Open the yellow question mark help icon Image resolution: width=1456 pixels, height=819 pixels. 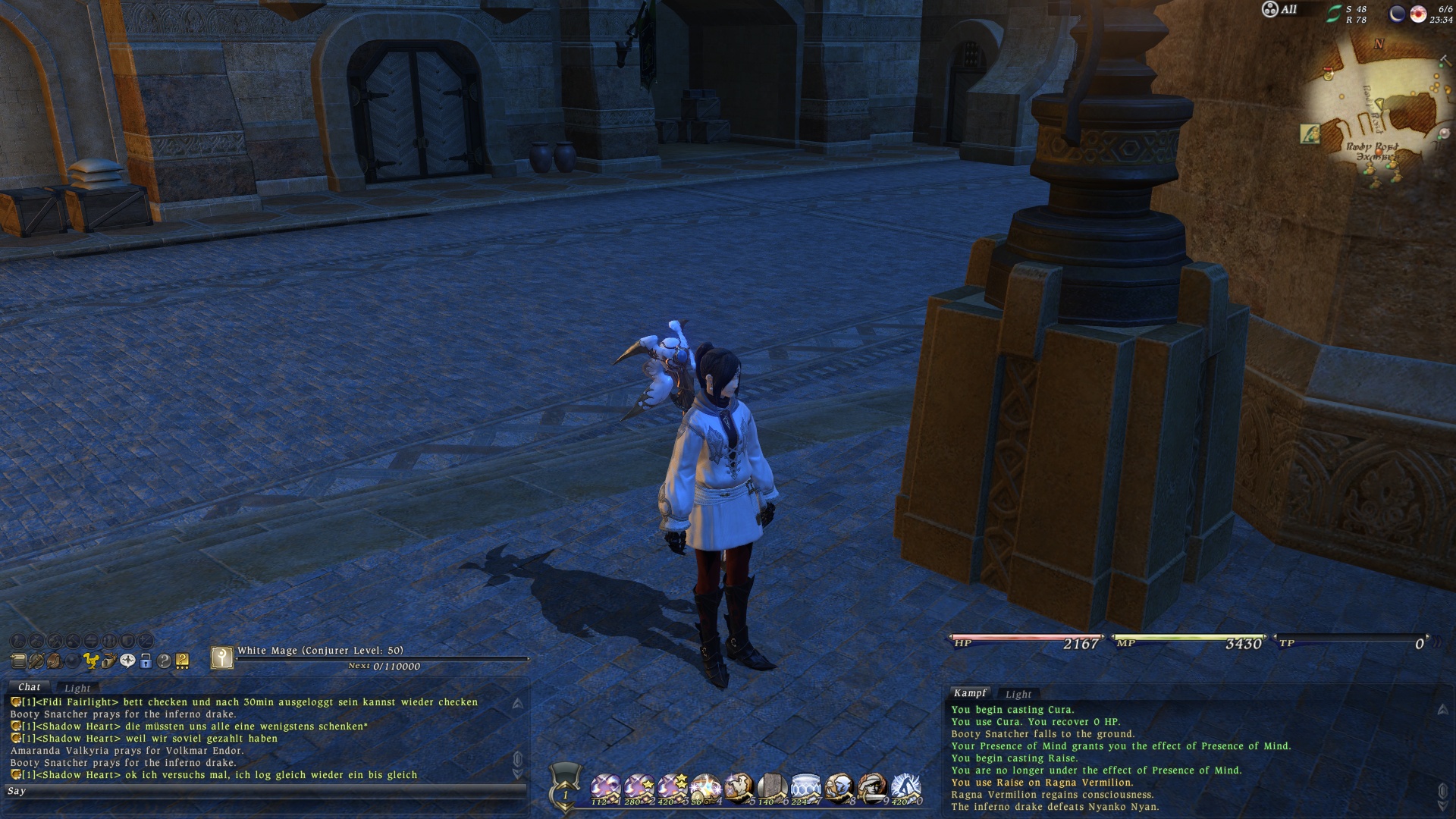[182, 661]
